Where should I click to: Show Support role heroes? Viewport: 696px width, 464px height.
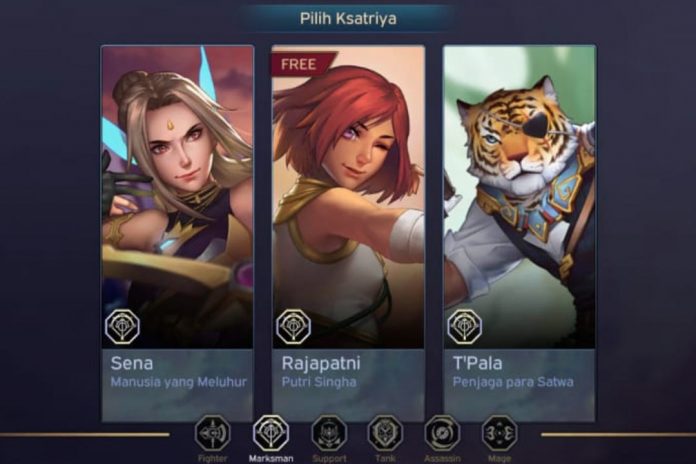tap(328, 434)
